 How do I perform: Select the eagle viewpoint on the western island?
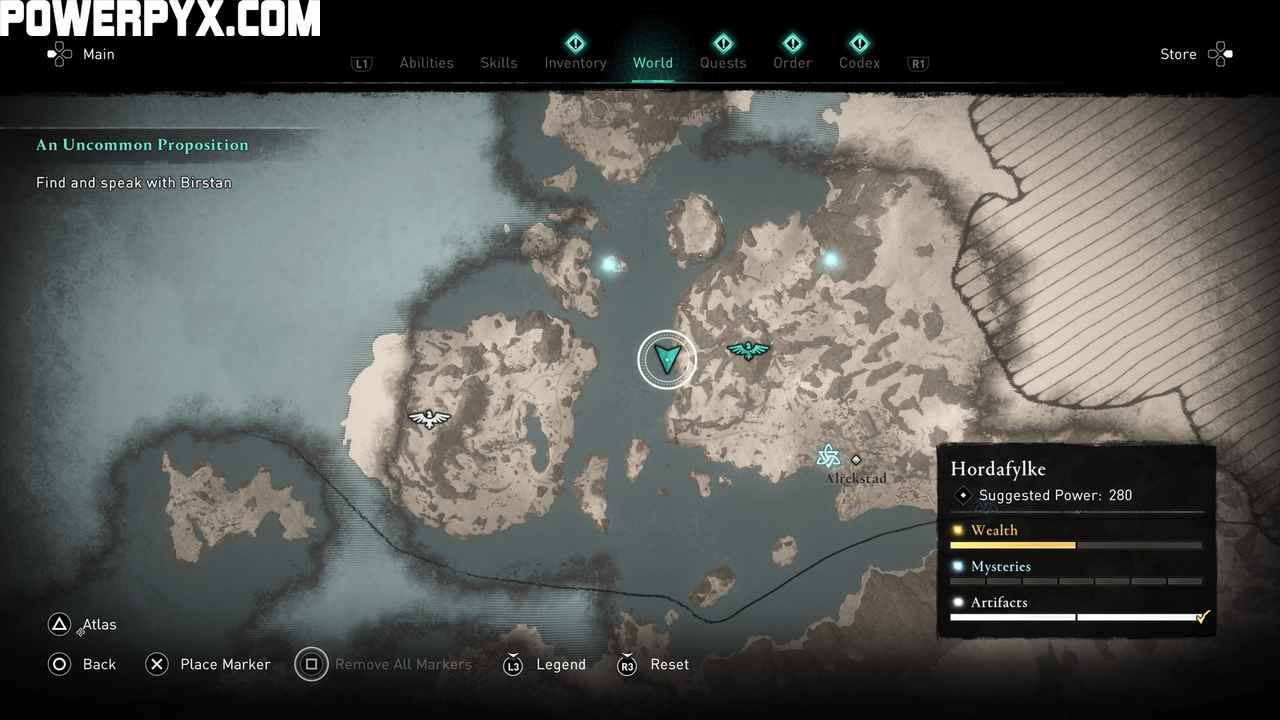(430, 419)
